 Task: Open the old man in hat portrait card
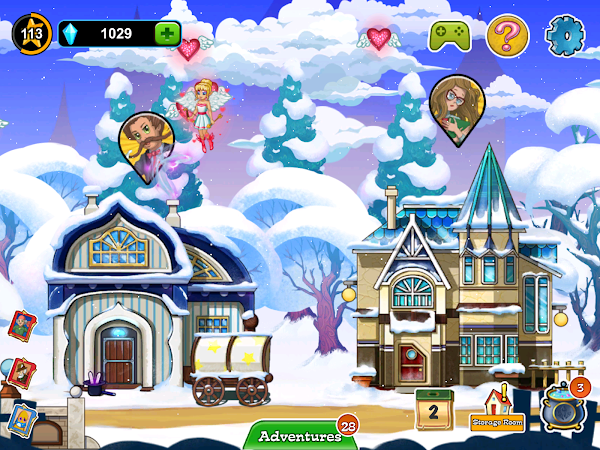tap(24, 372)
